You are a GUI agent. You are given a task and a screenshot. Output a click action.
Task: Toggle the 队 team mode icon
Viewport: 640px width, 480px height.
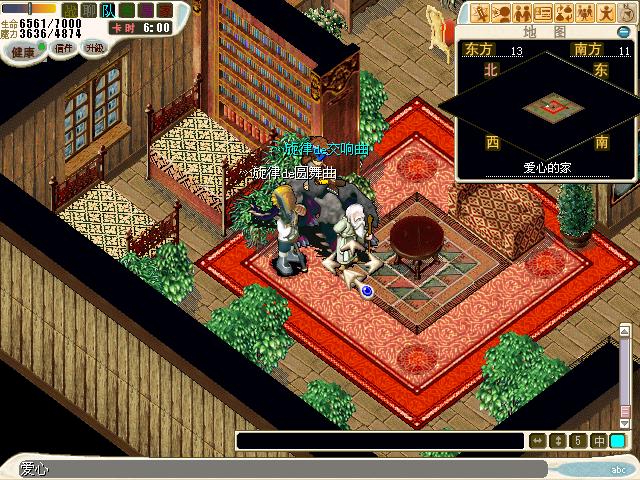click(108, 10)
